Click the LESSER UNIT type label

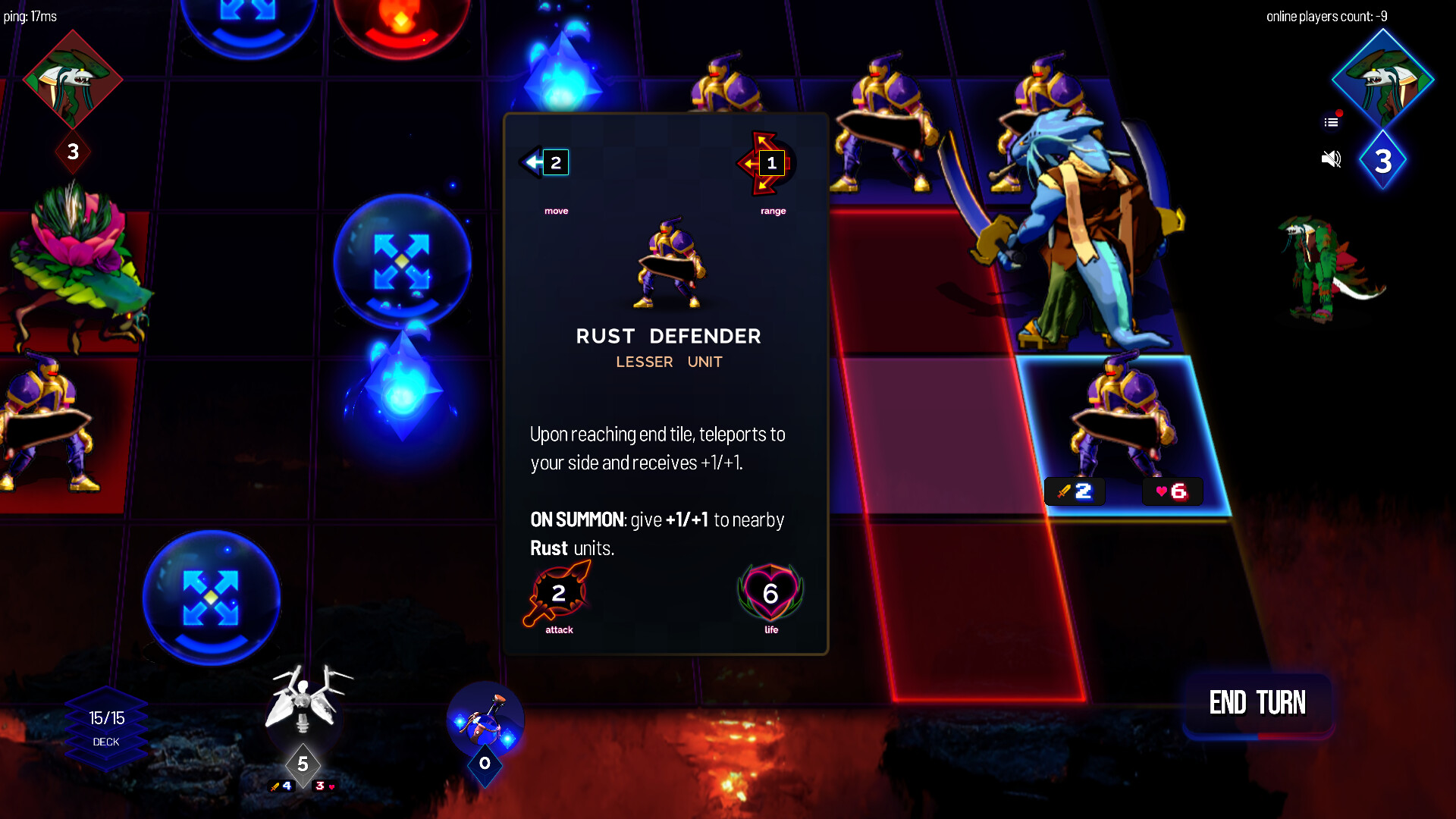(x=668, y=362)
